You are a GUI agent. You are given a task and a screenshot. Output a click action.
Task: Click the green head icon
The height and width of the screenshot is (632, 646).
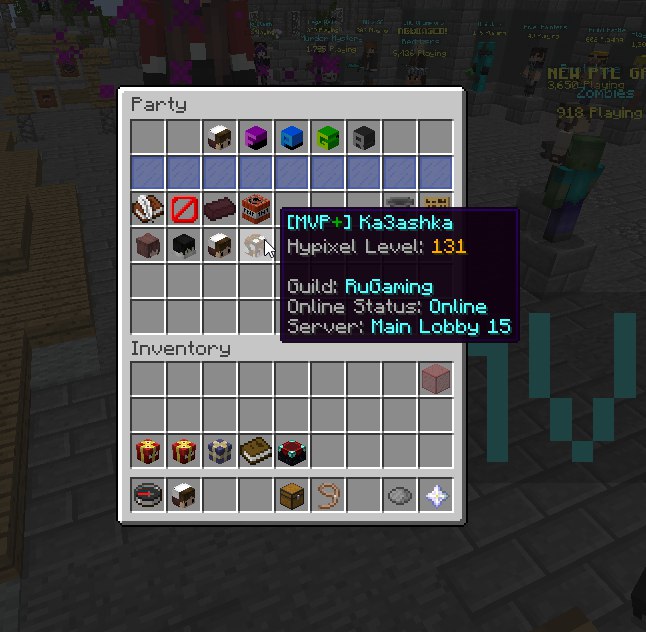[x=328, y=138]
